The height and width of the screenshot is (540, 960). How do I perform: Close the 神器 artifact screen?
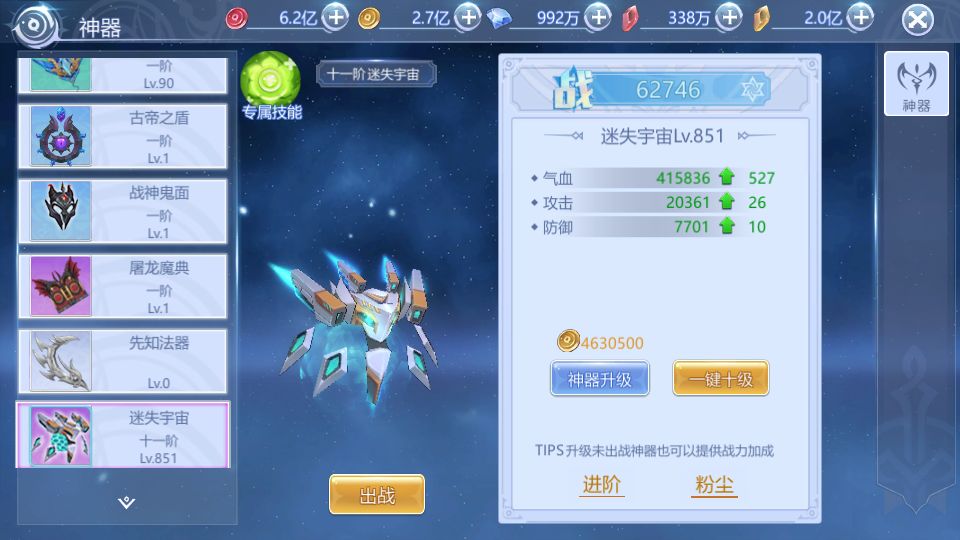pos(917,20)
